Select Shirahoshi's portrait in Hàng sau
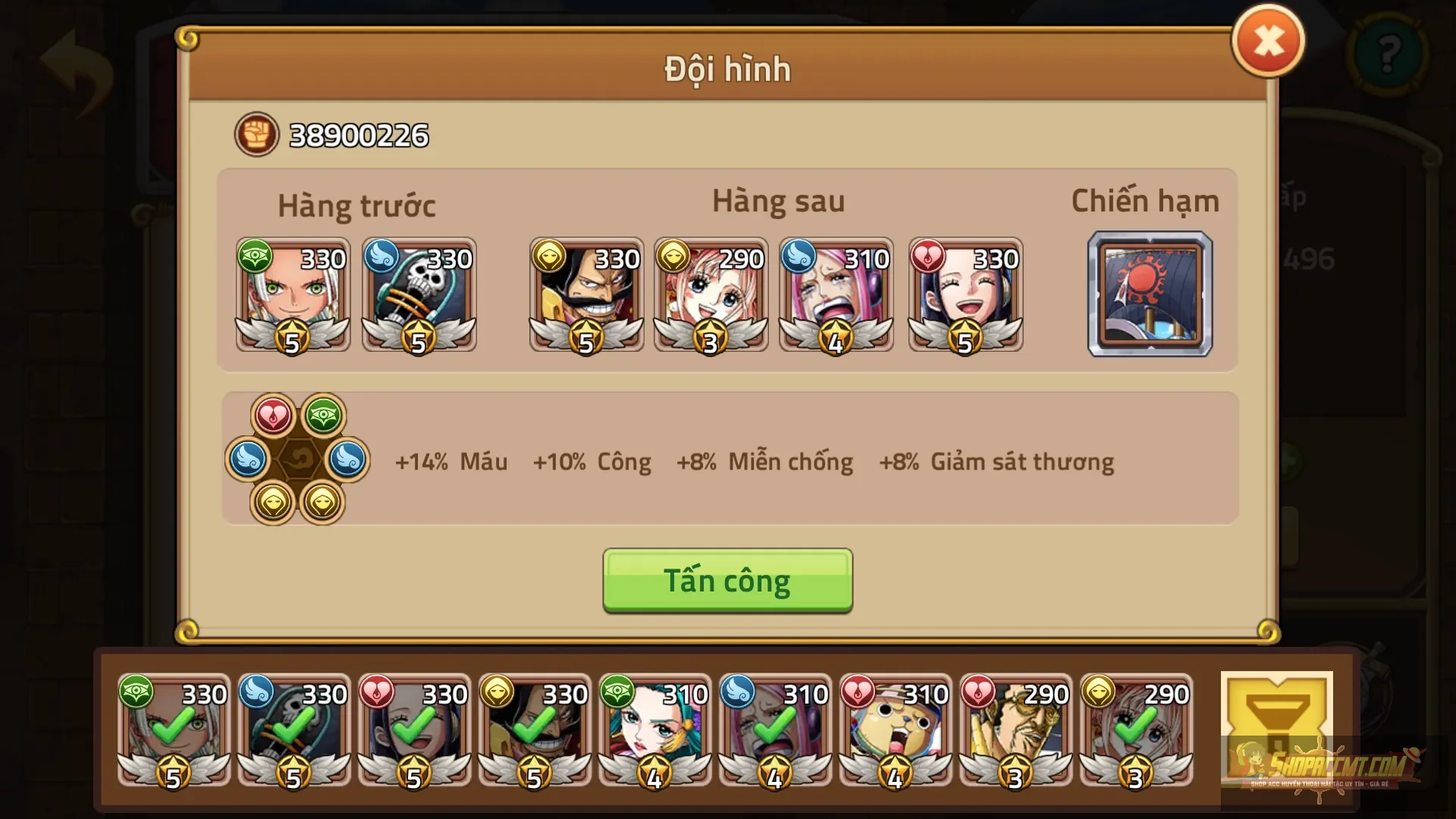 [711, 296]
